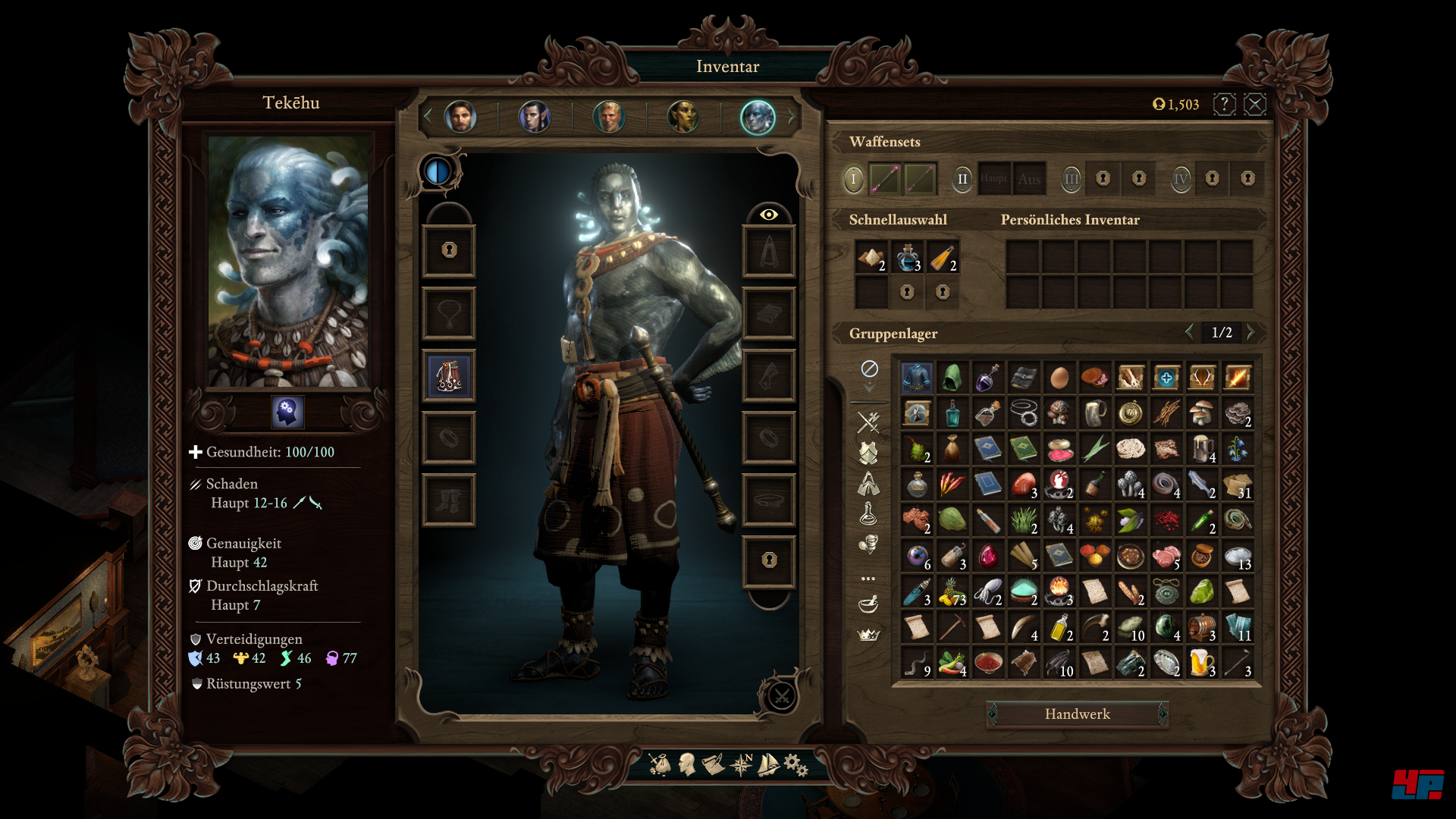
Task: Toggle 'Aus' on weapon set II
Action: tap(1029, 179)
